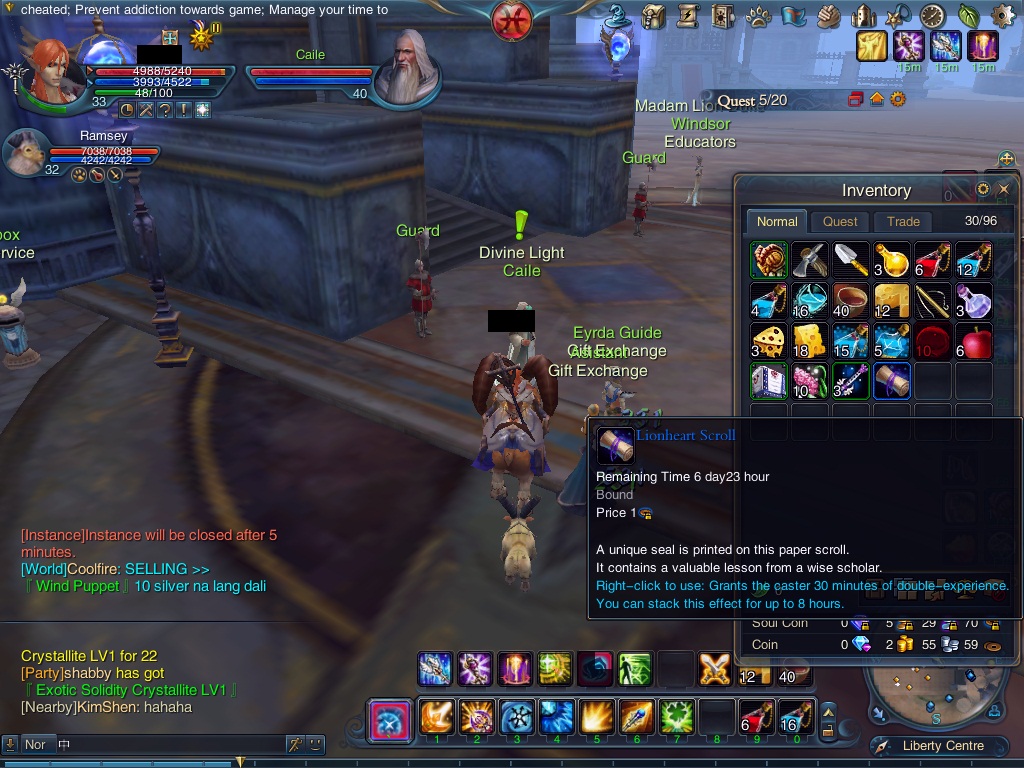Switch to the Trade inventory tab

[903, 222]
